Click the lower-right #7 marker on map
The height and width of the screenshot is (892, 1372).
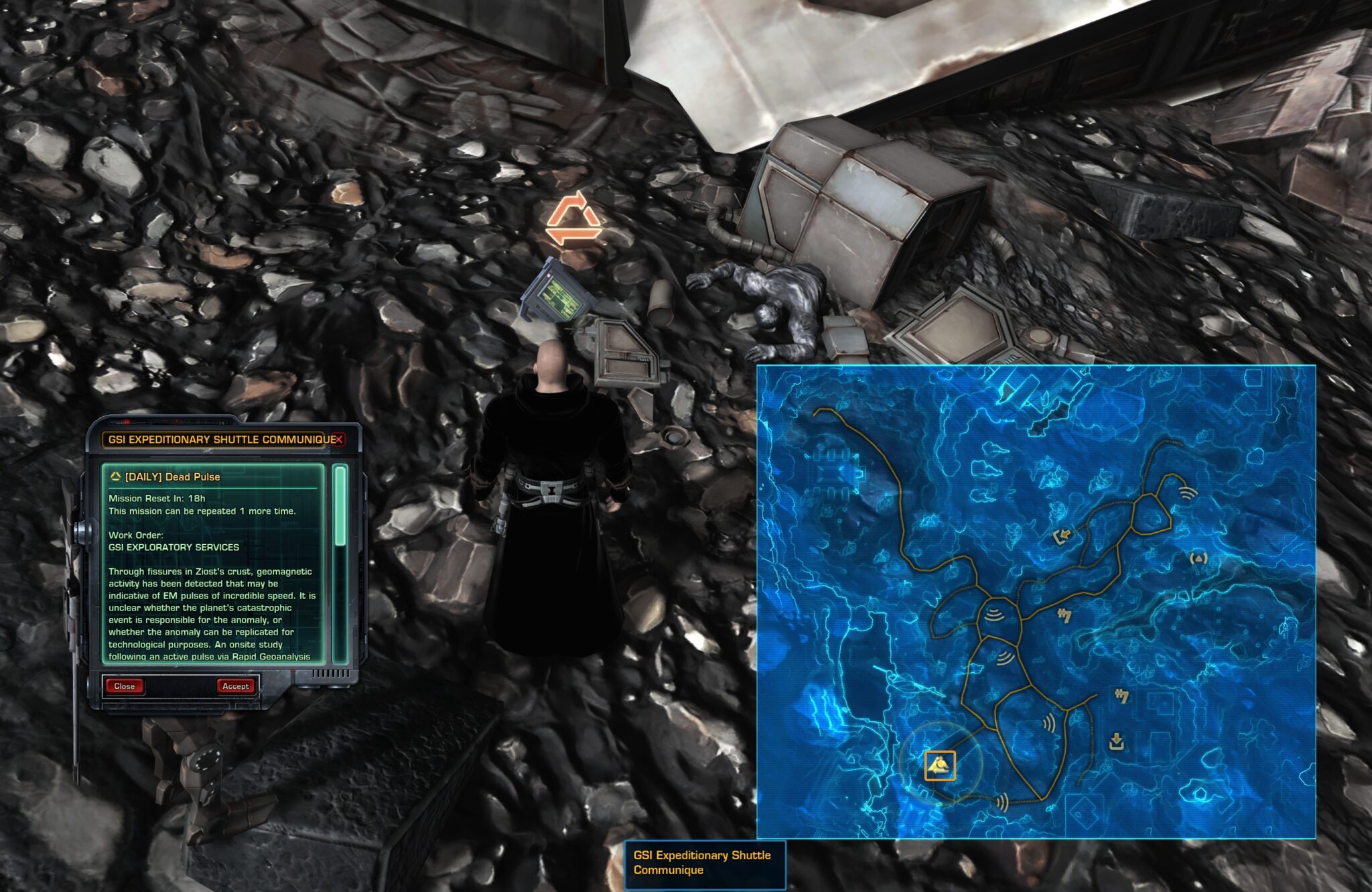1121,697
